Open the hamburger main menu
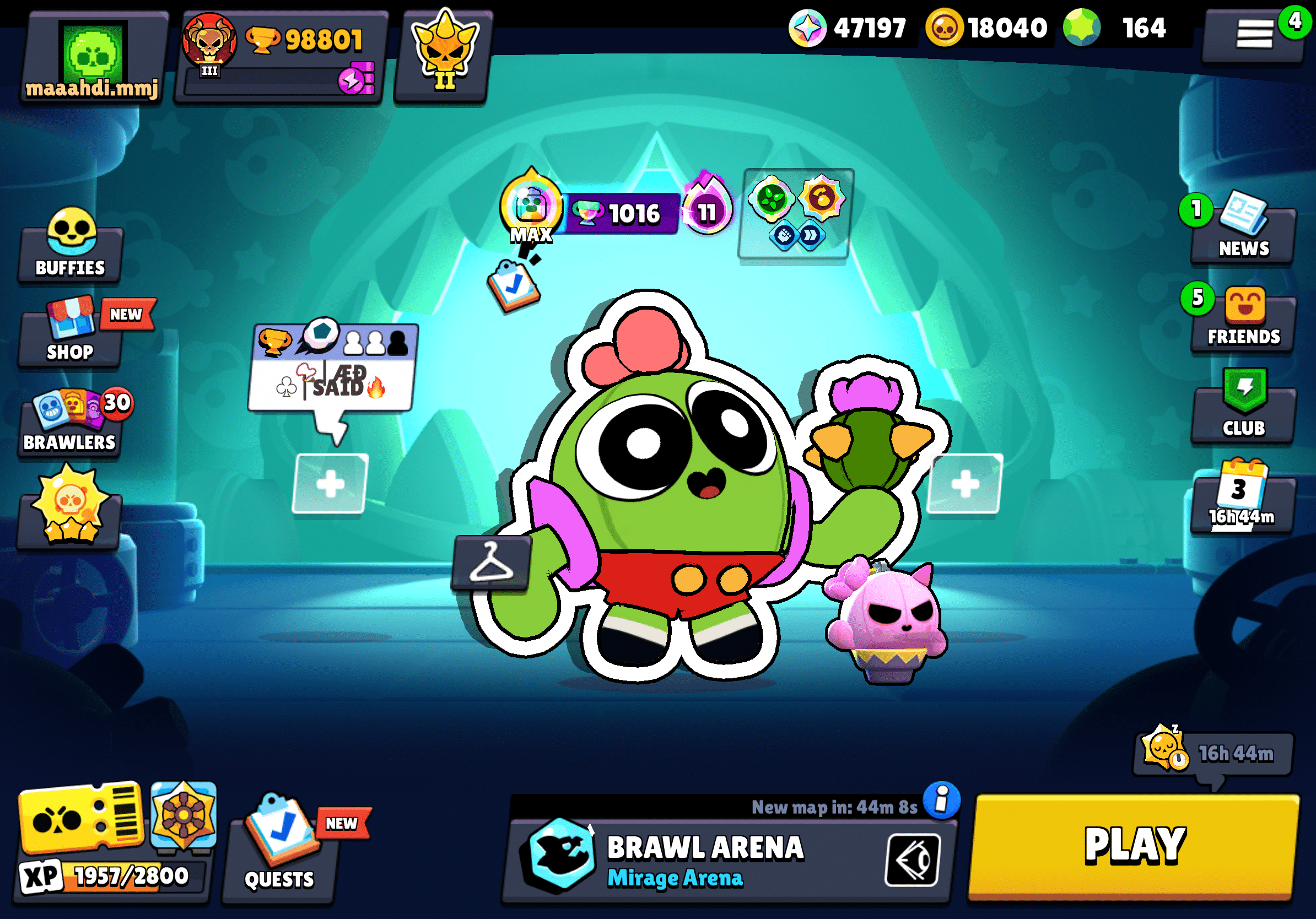Screen dimensions: 1316x919 (1254, 34)
